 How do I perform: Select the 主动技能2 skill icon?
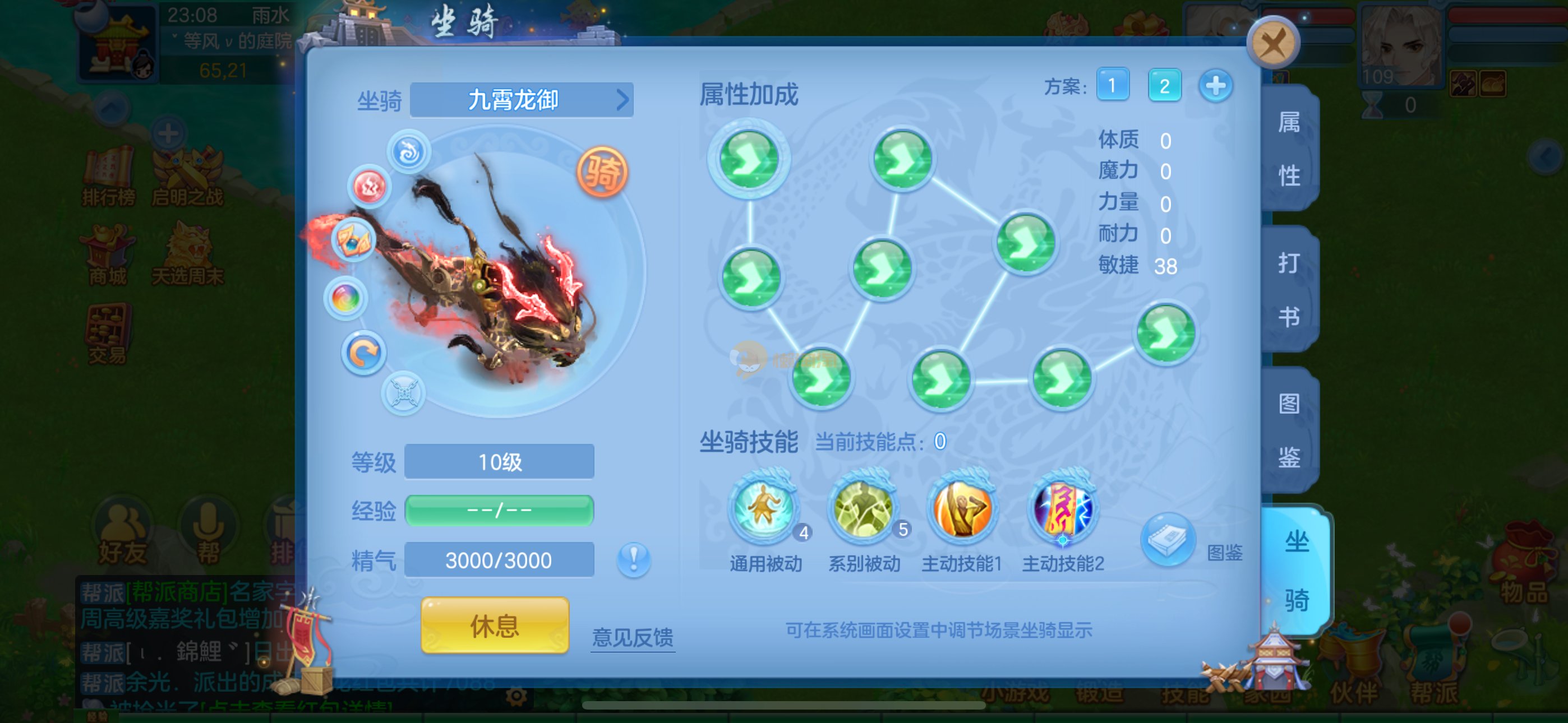[x=1062, y=508]
